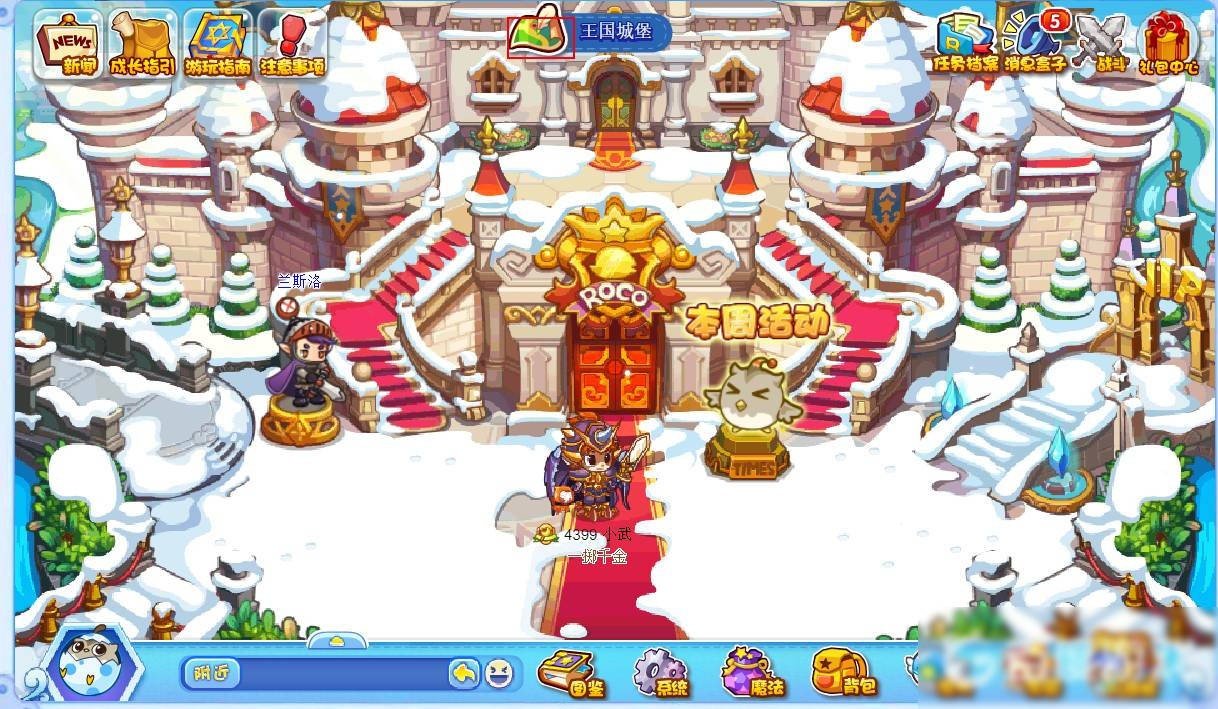The height and width of the screenshot is (709, 1218).
Task: Show the notices (注意事项) exclamation icon
Action: [292, 44]
